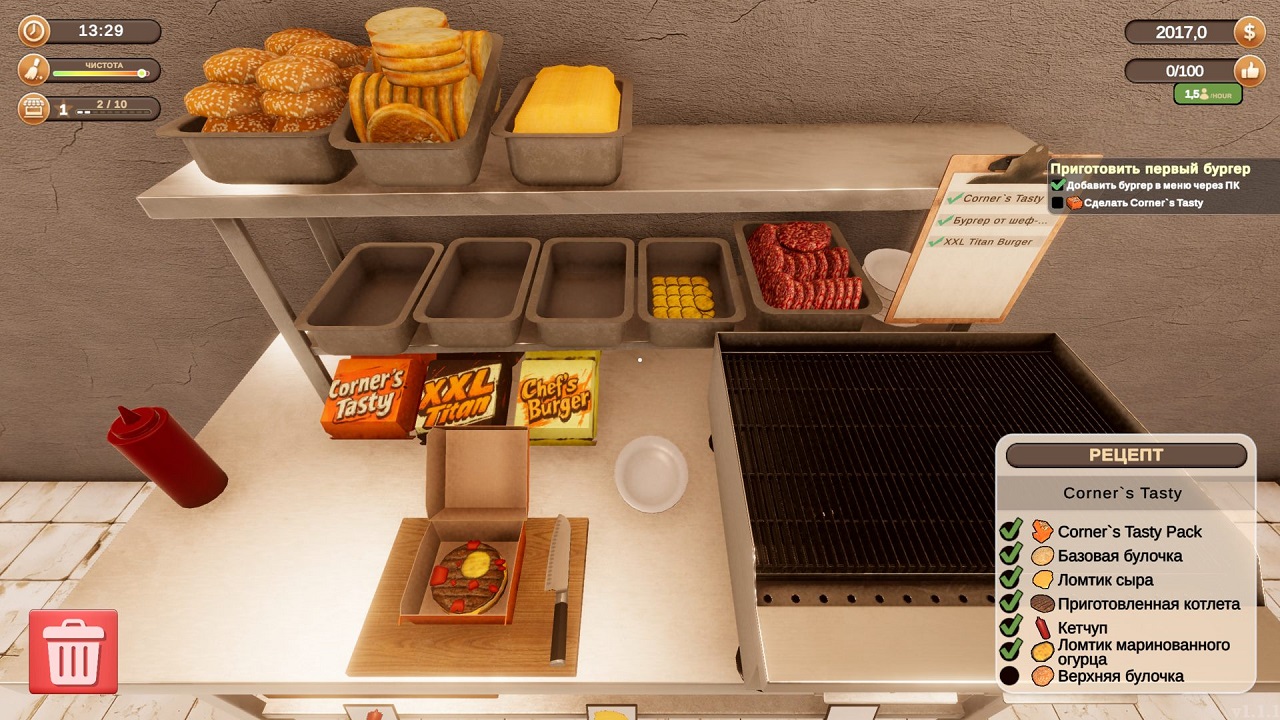Screen dimensions: 1280x720
Task: Check the 'Сделать Corner`s Tasty' box
Action: click(x=1058, y=201)
